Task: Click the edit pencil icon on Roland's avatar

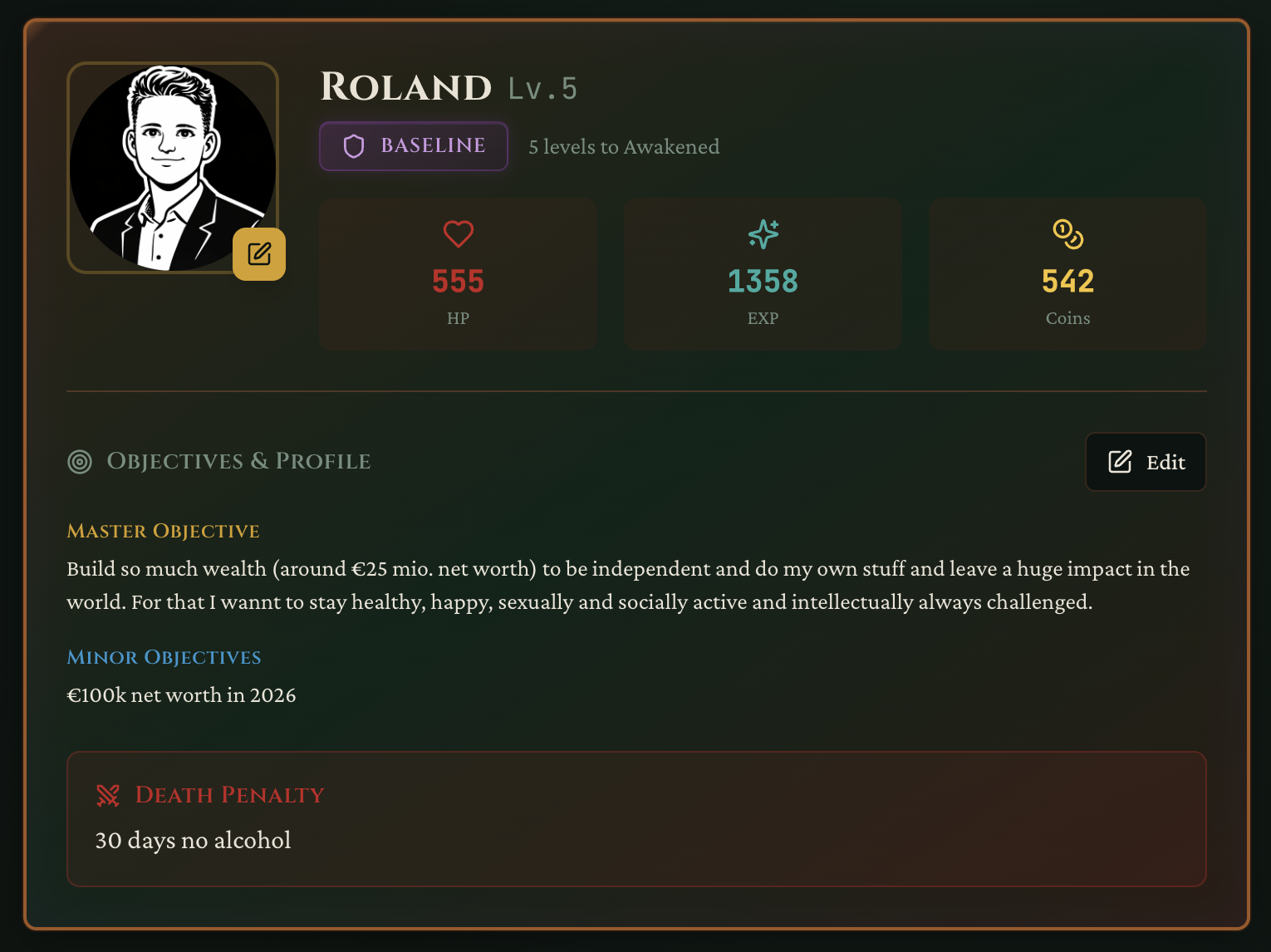Action: (x=258, y=254)
